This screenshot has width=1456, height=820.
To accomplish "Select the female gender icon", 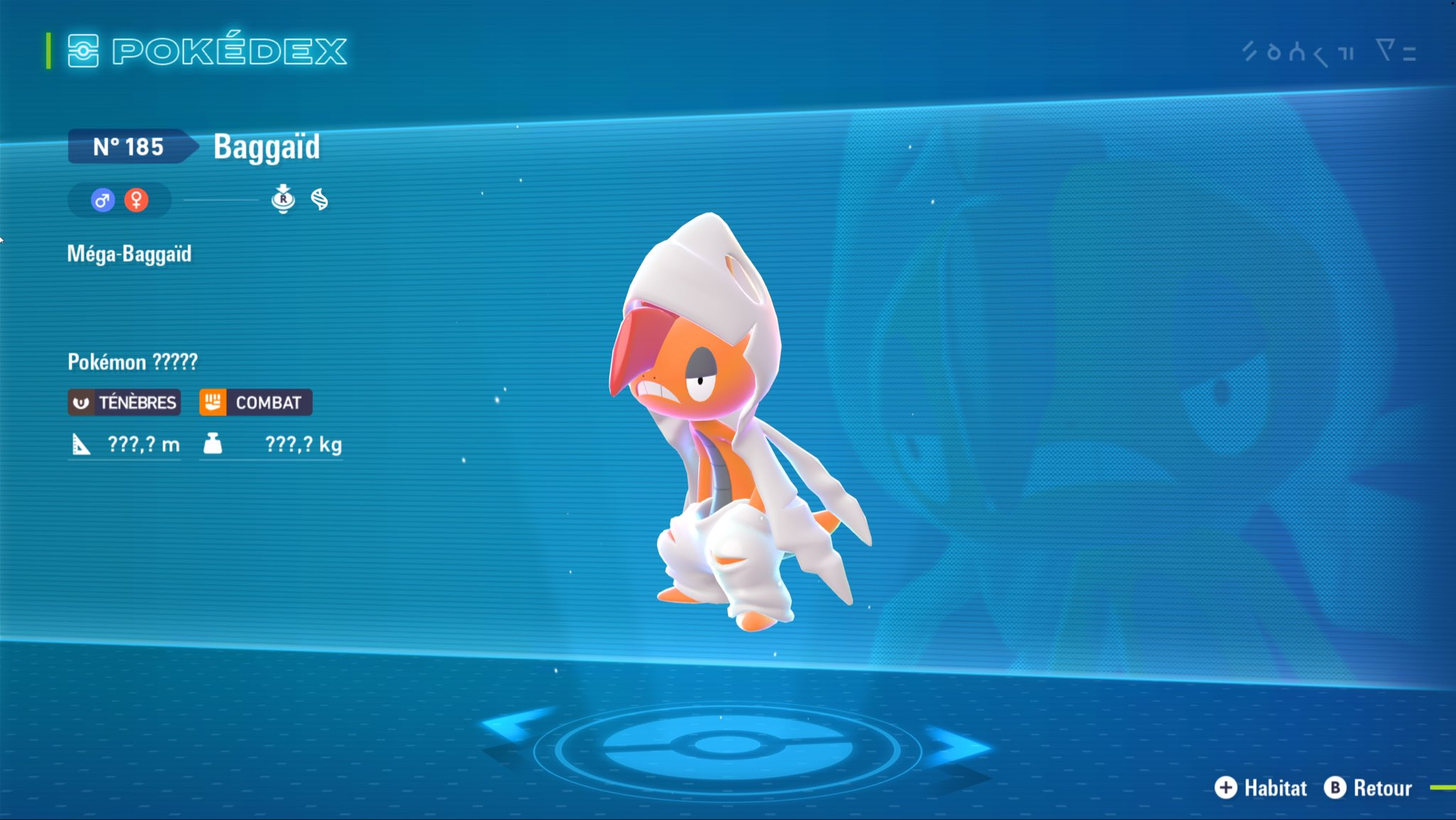I will (136, 201).
